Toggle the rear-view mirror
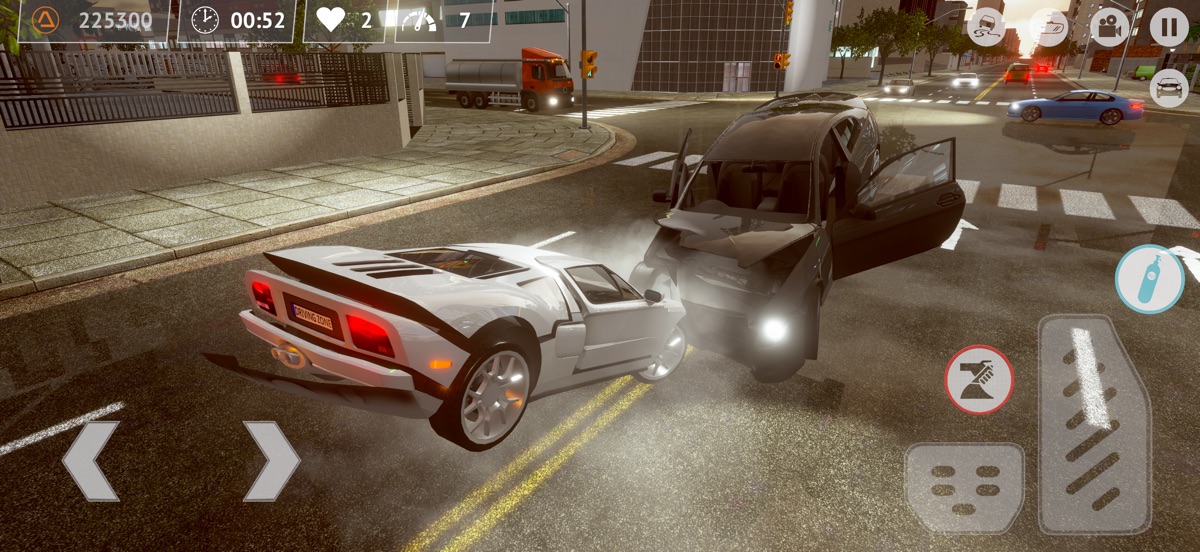The width and height of the screenshot is (1200, 552). pos(1049,27)
